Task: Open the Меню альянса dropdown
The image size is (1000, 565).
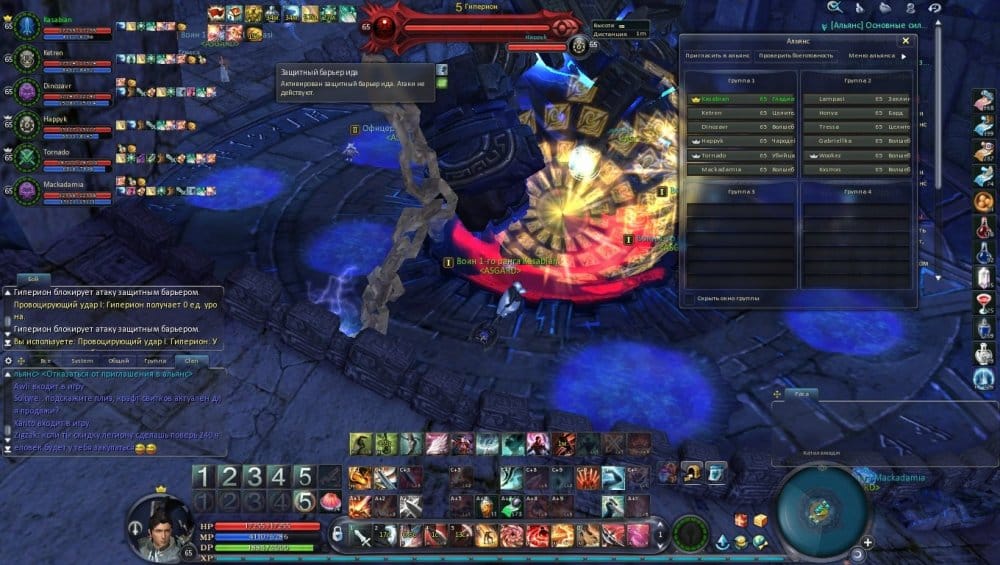Action: pyautogui.click(x=876, y=56)
